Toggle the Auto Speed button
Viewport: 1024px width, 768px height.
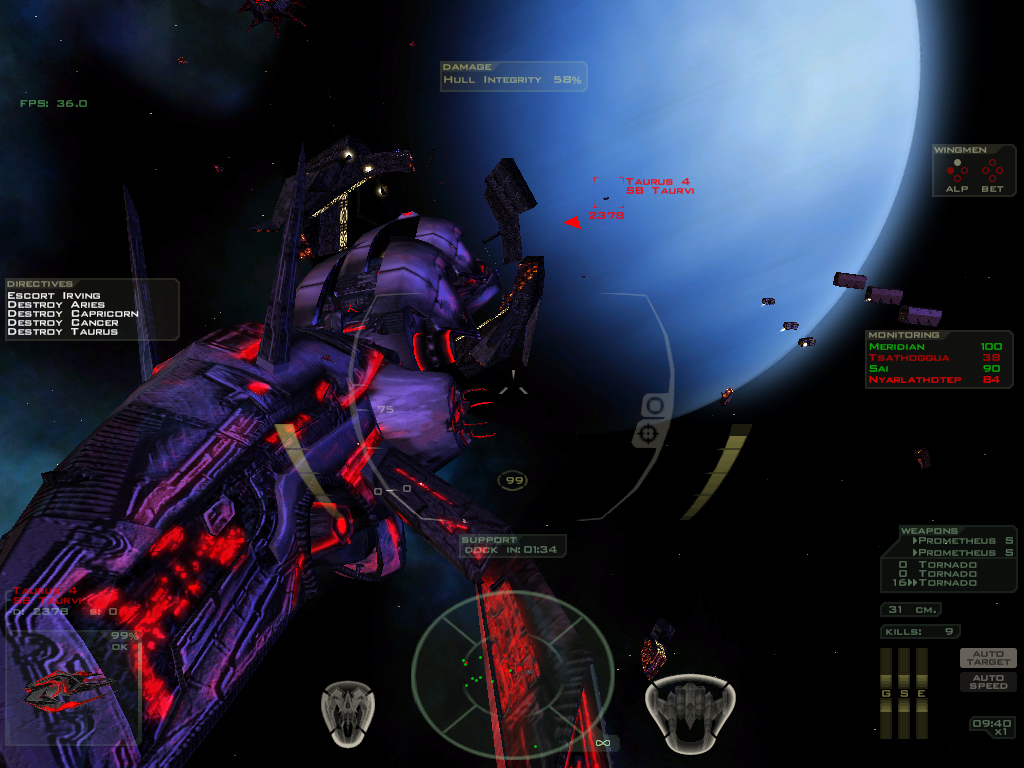(988, 681)
